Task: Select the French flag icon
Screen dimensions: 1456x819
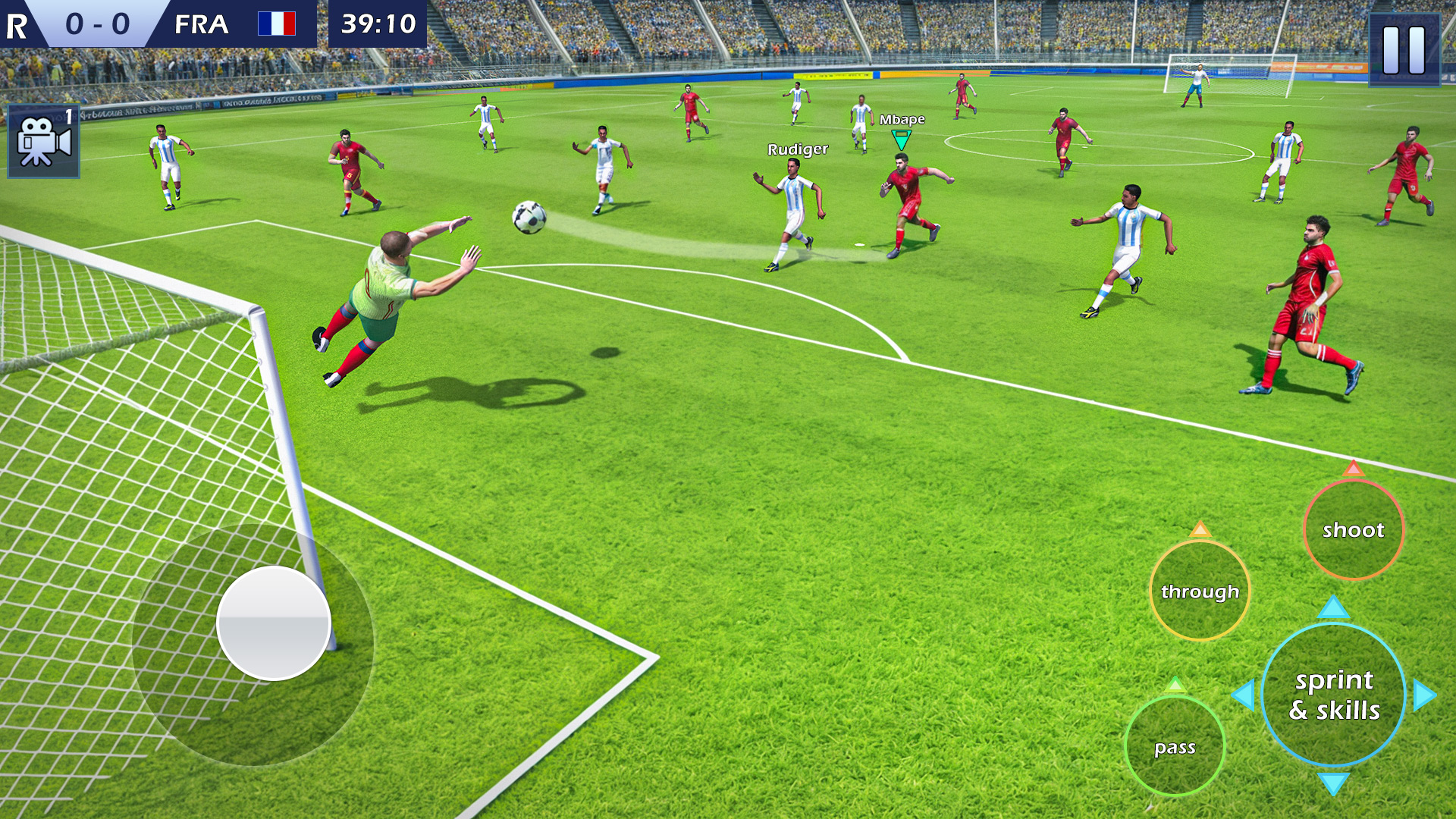Action: pos(277,24)
